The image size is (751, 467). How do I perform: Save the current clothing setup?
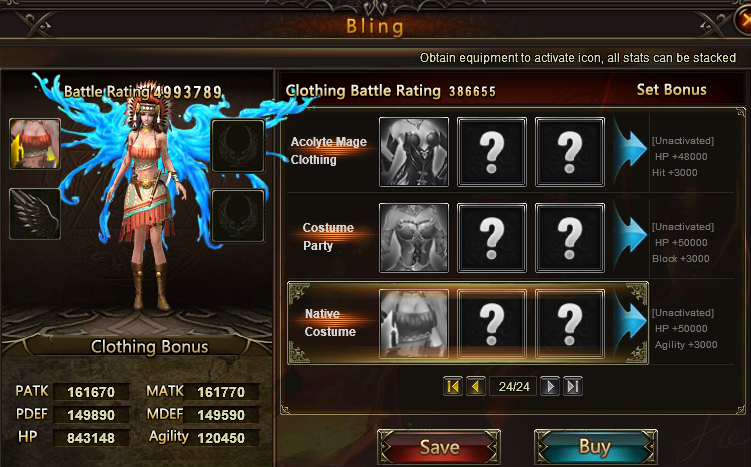(x=439, y=446)
